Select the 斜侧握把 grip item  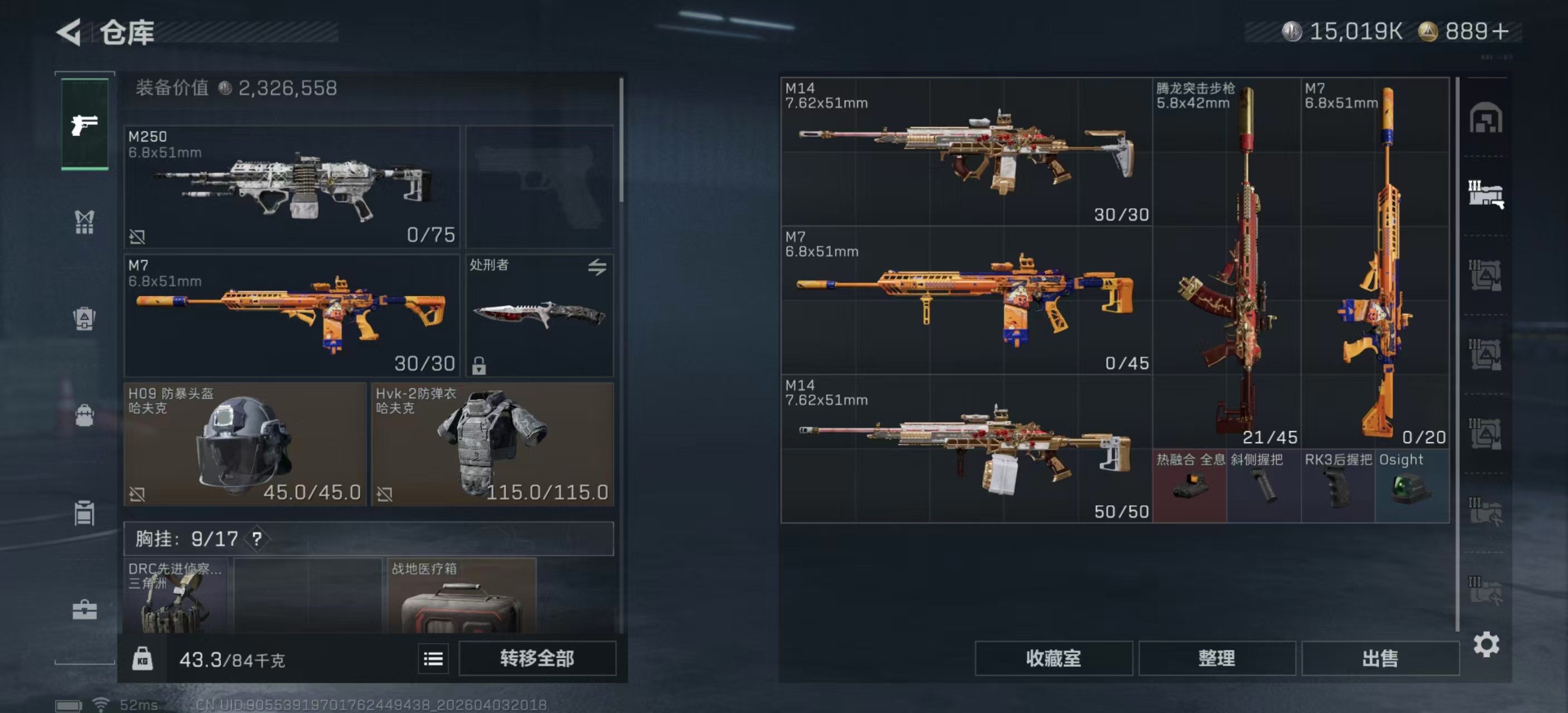tap(1263, 486)
